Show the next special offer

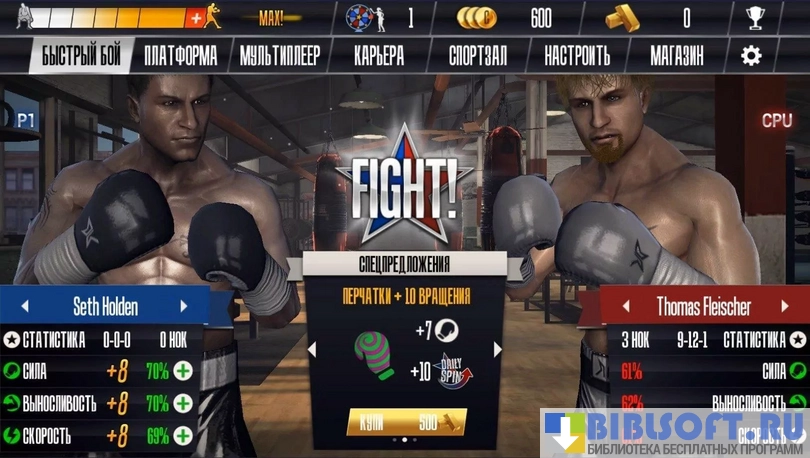coord(497,349)
